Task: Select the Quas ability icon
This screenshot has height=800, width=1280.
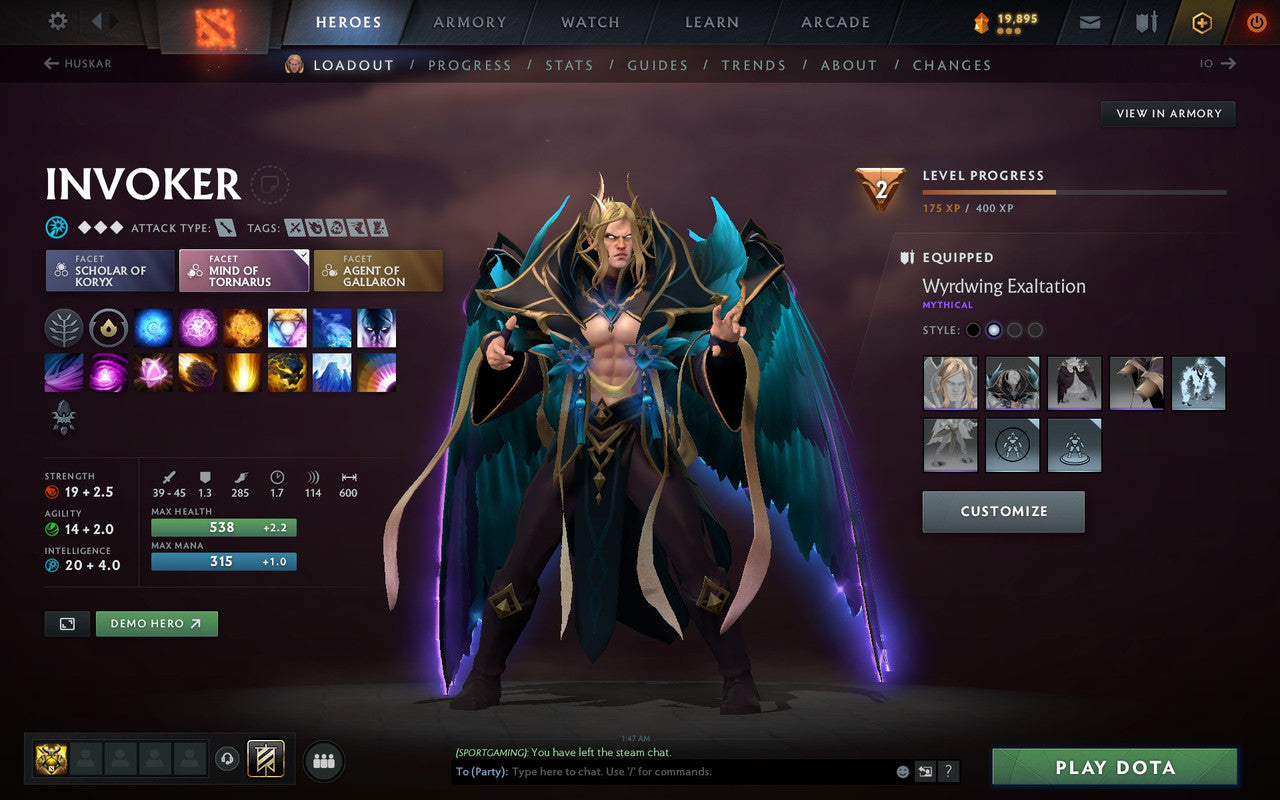Action: tap(152, 328)
